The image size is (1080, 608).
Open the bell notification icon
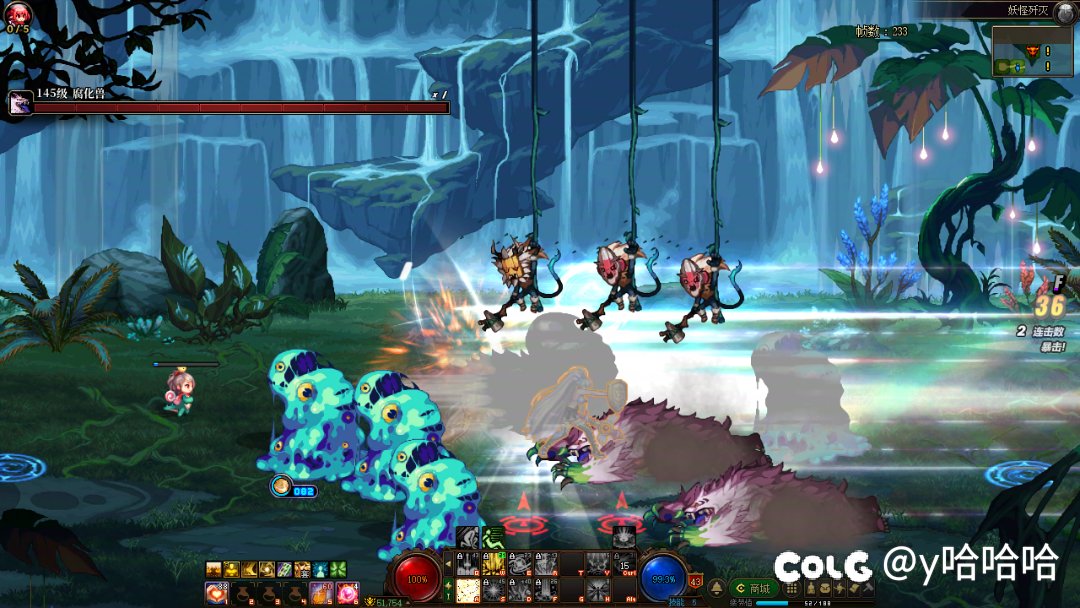(x=717, y=587)
